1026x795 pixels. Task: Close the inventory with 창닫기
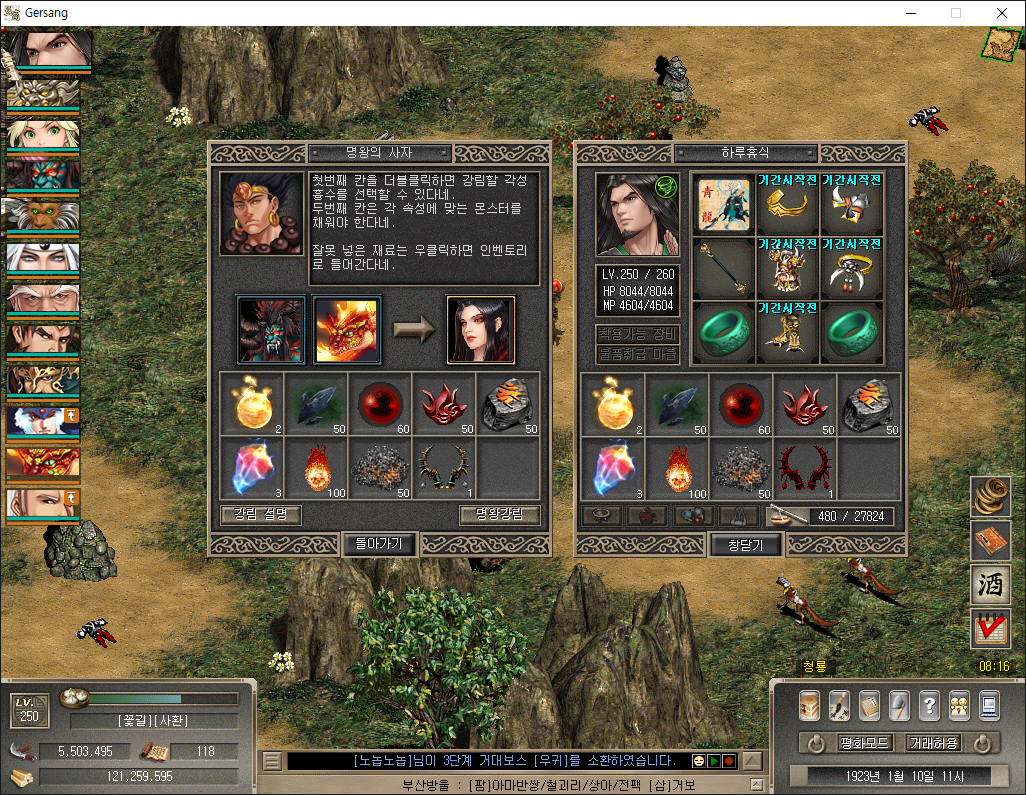click(x=746, y=544)
